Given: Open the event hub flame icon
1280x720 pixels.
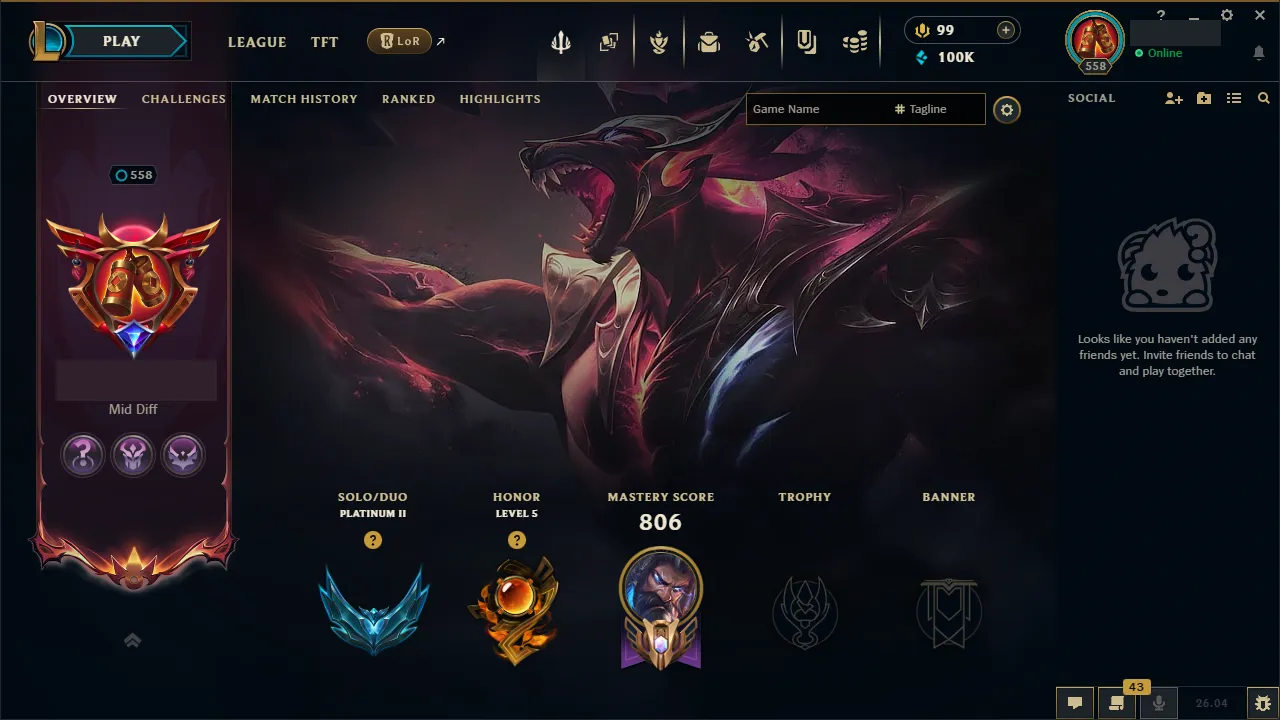Looking at the screenshot, I should click(x=660, y=41).
